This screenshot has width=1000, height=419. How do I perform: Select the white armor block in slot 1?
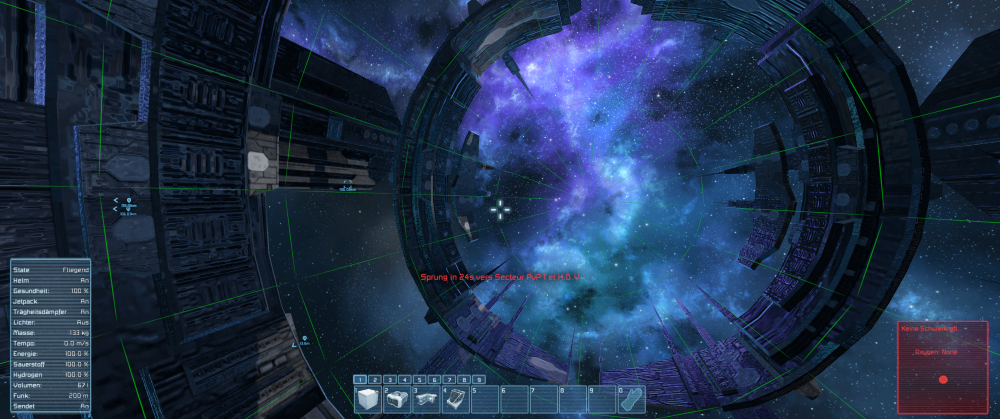[369, 399]
